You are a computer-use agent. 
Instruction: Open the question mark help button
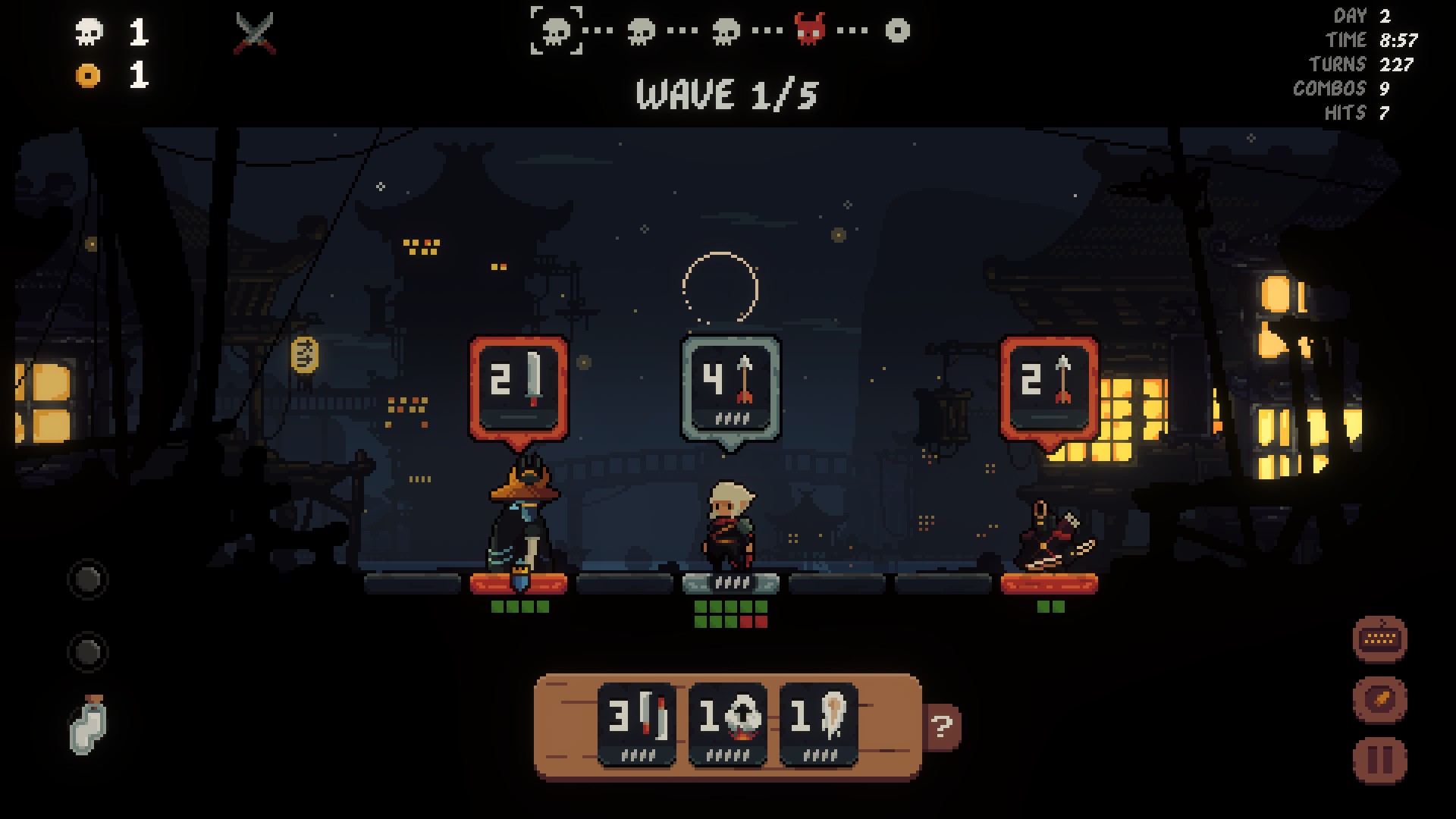coord(943,727)
